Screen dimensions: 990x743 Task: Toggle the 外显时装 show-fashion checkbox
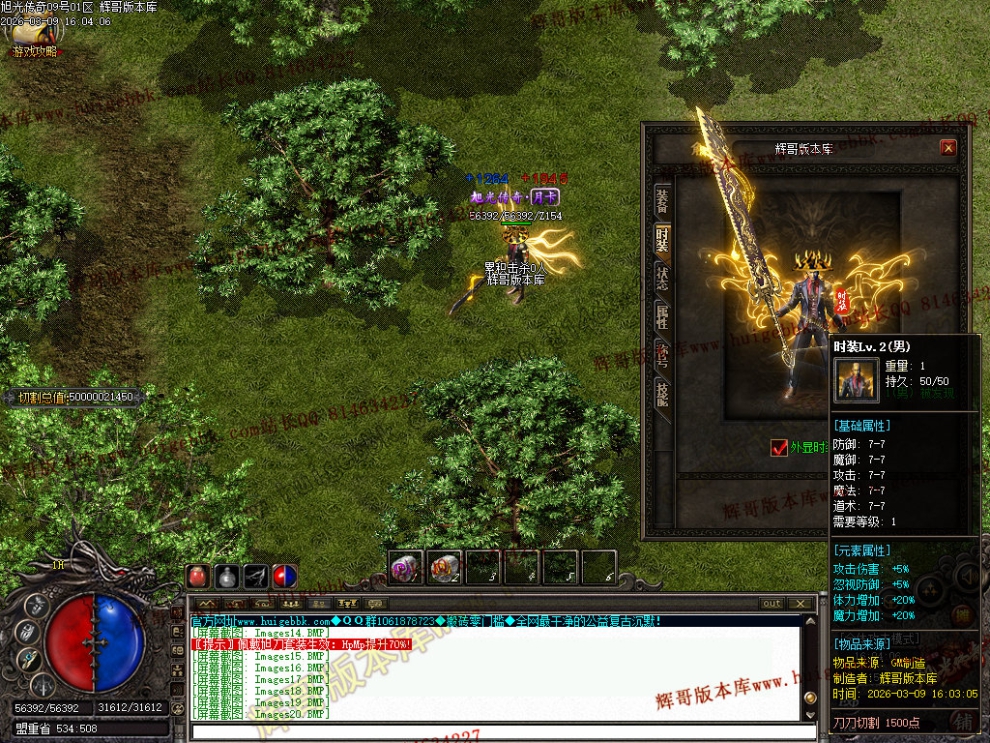click(x=779, y=447)
